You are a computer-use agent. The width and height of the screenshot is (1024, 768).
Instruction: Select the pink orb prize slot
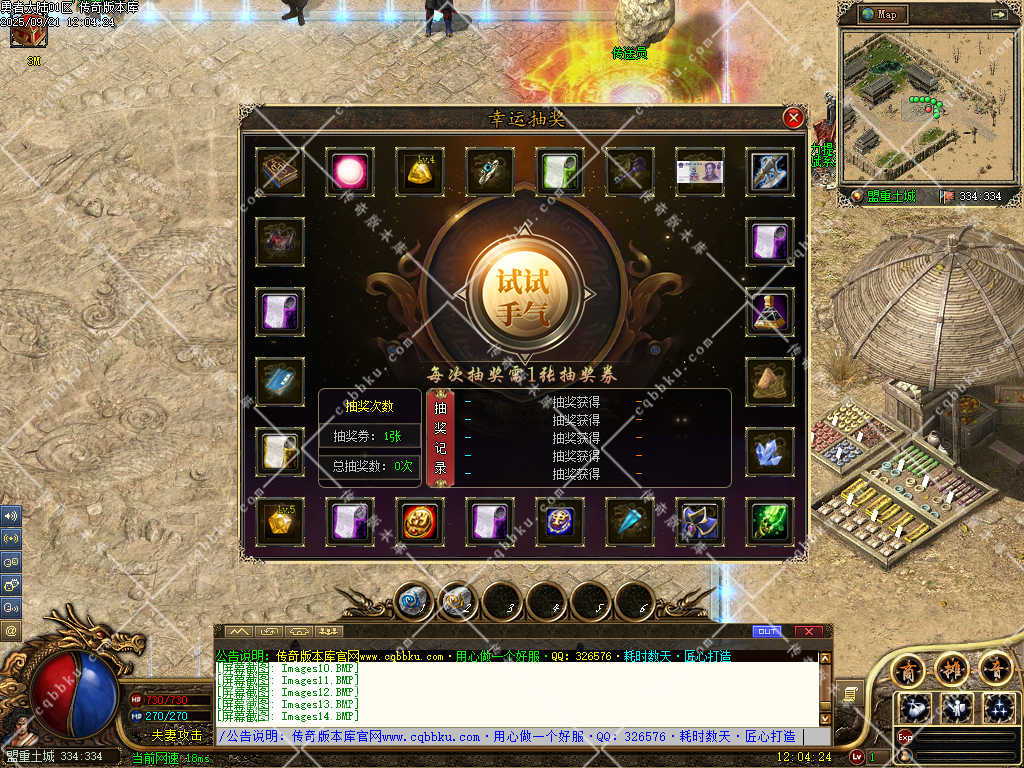[x=350, y=172]
